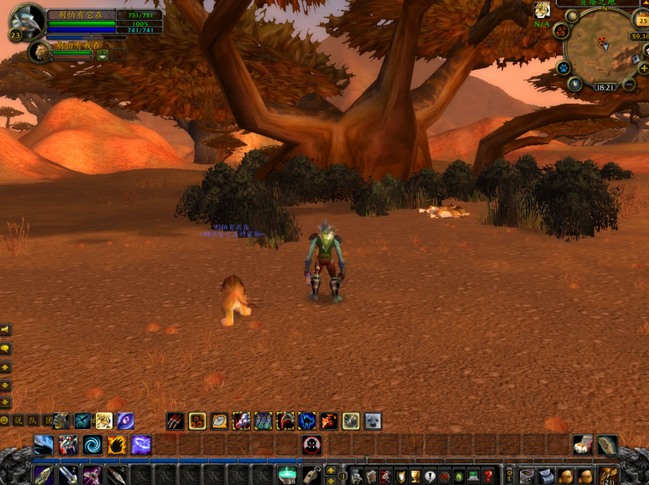Click the minimap clock showing 18:21
The image size is (649, 485).
point(604,87)
